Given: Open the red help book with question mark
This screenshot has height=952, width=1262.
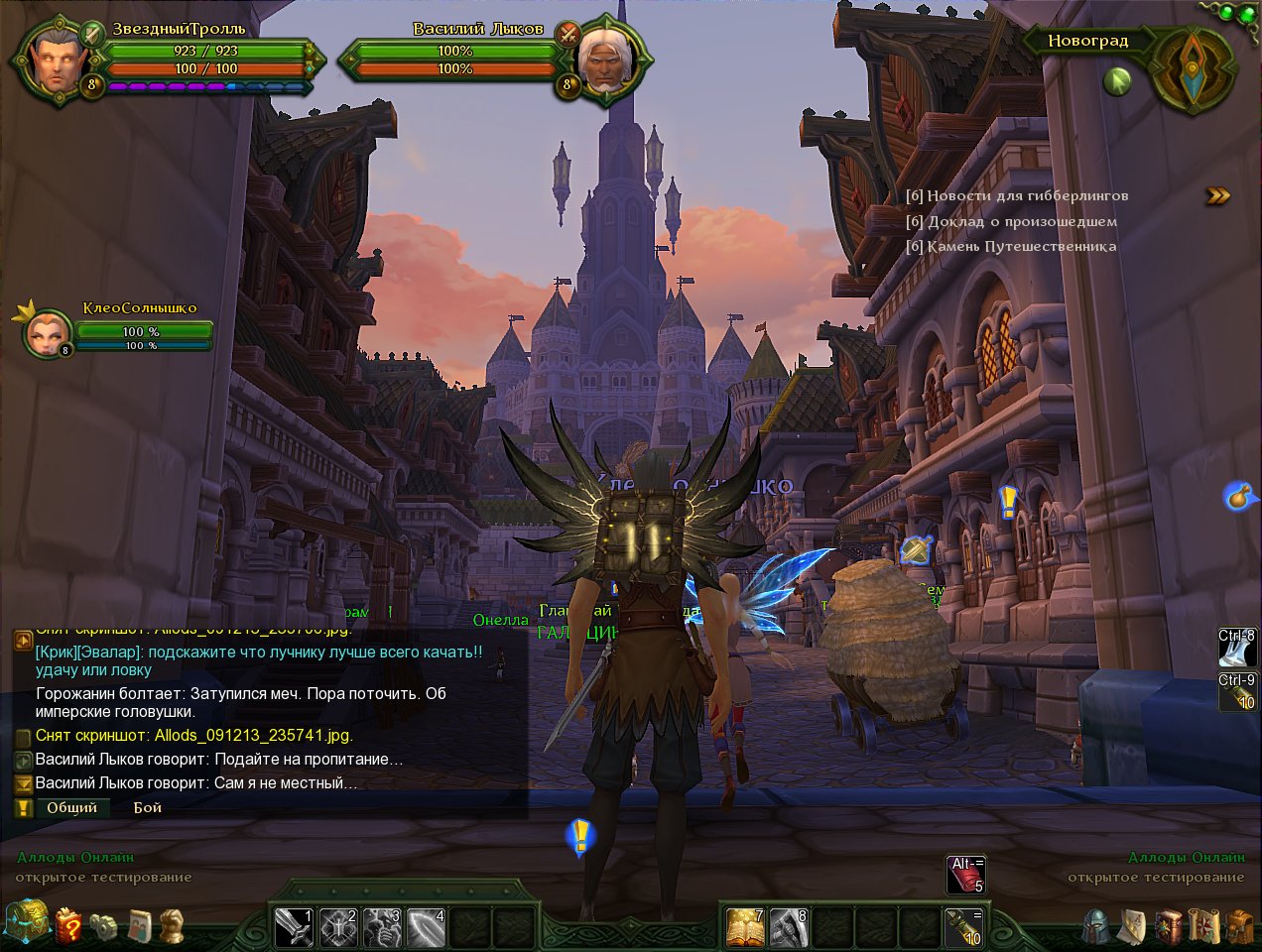Looking at the screenshot, I should tap(69, 925).
